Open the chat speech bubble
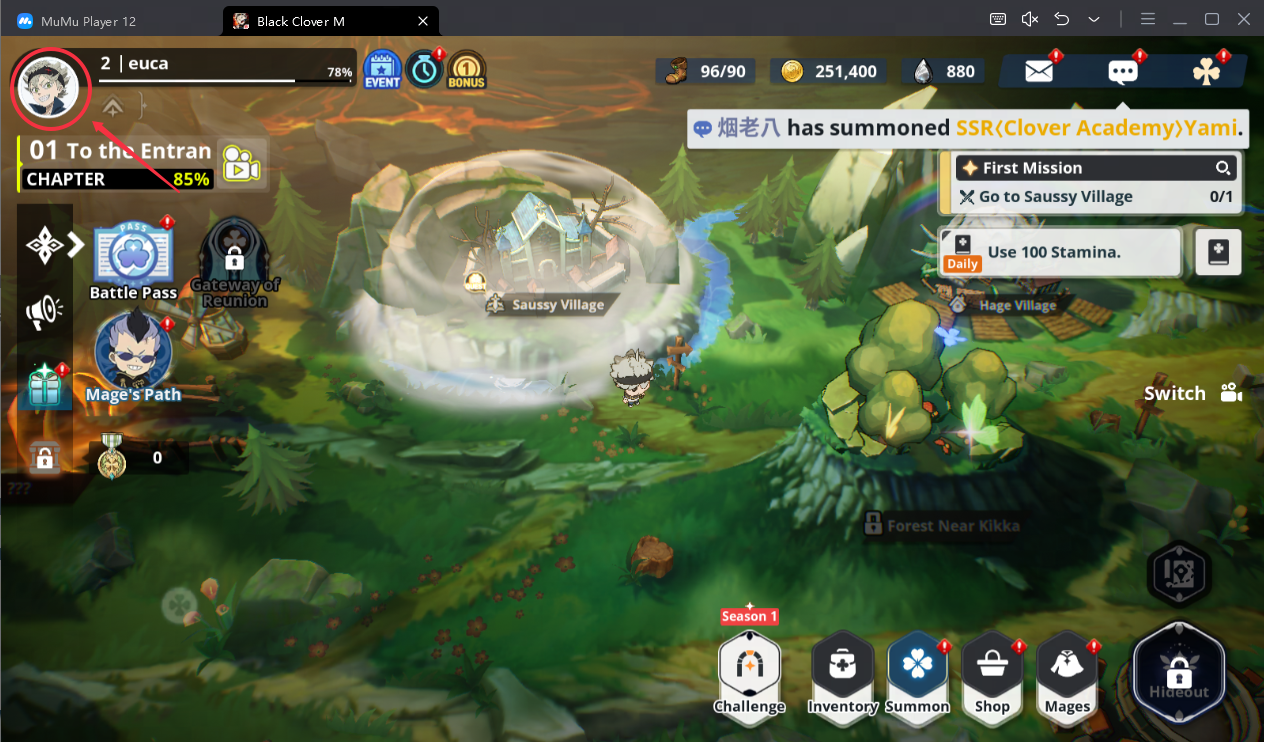The height and width of the screenshot is (742, 1264). click(x=1122, y=71)
